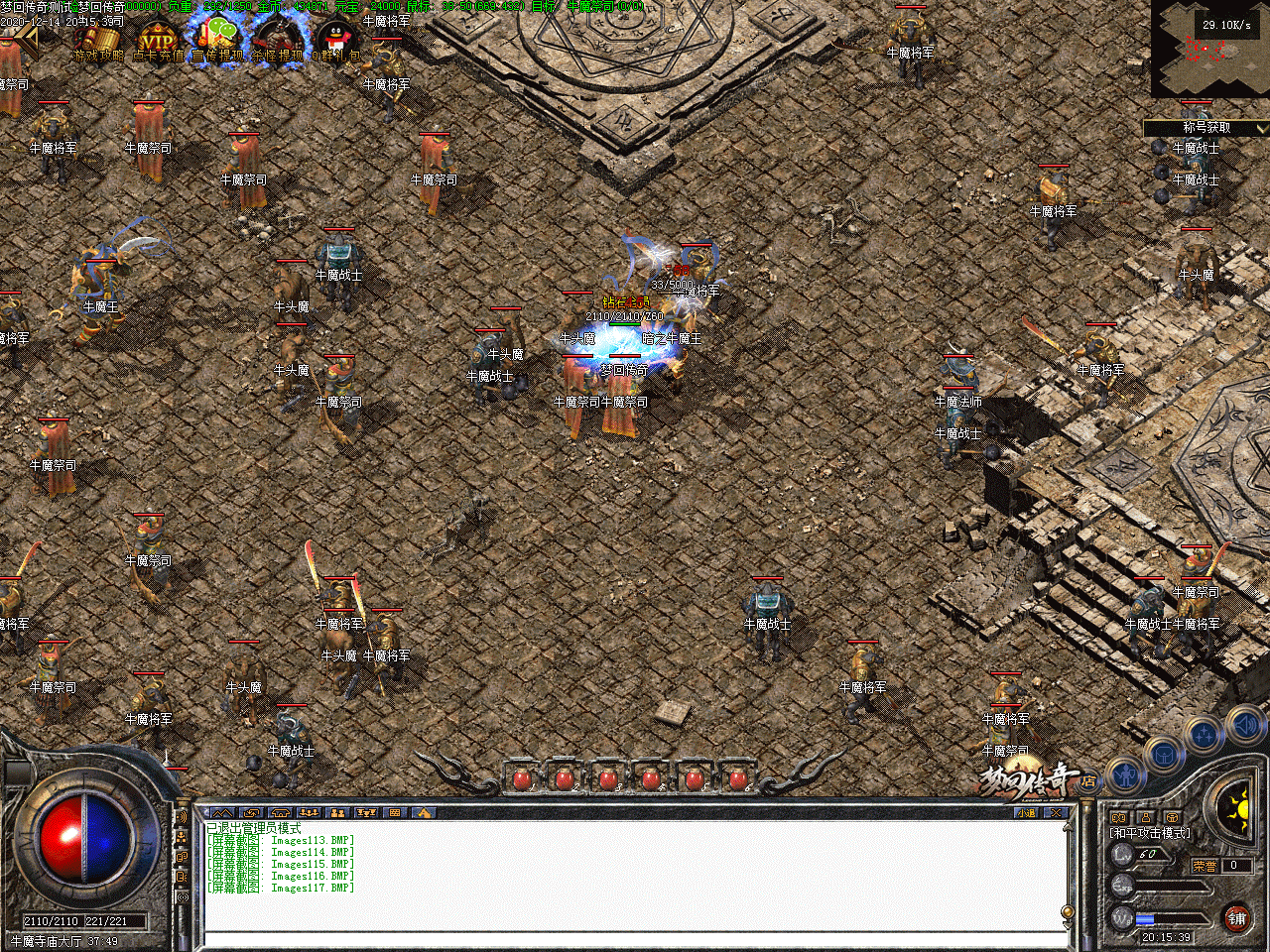The width and height of the screenshot is (1270, 952).
Task: Open the inventory bag icon
Action: coord(1164,755)
